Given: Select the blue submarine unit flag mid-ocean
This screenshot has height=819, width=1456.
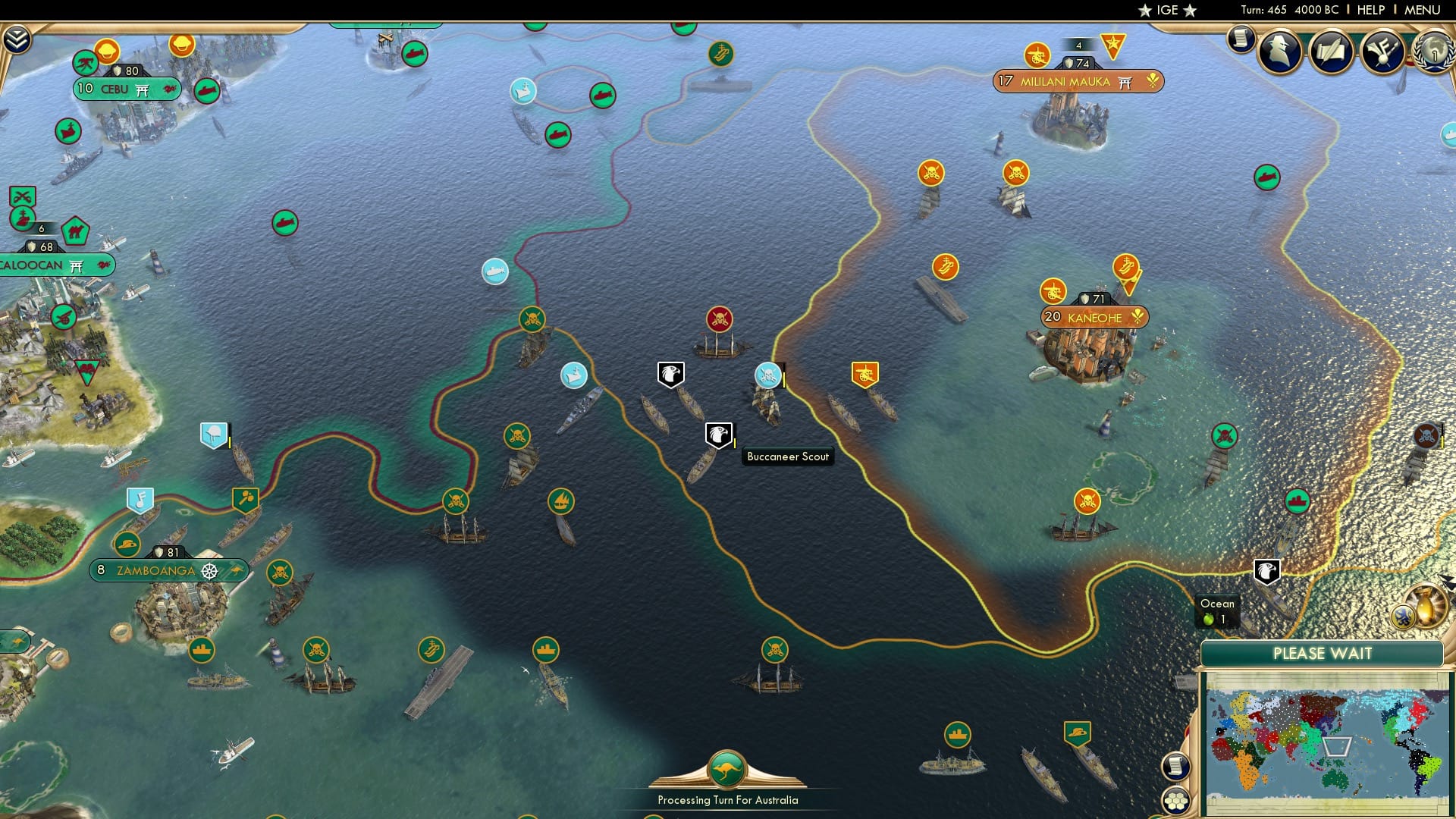Looking at the screenshot, I should [495, 271].
